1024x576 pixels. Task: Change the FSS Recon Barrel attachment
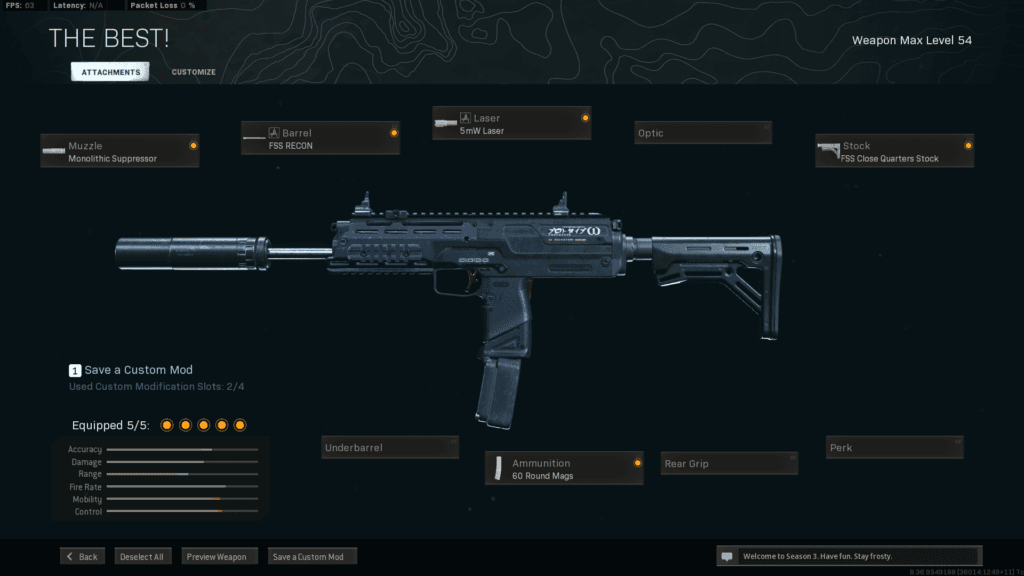320,138
